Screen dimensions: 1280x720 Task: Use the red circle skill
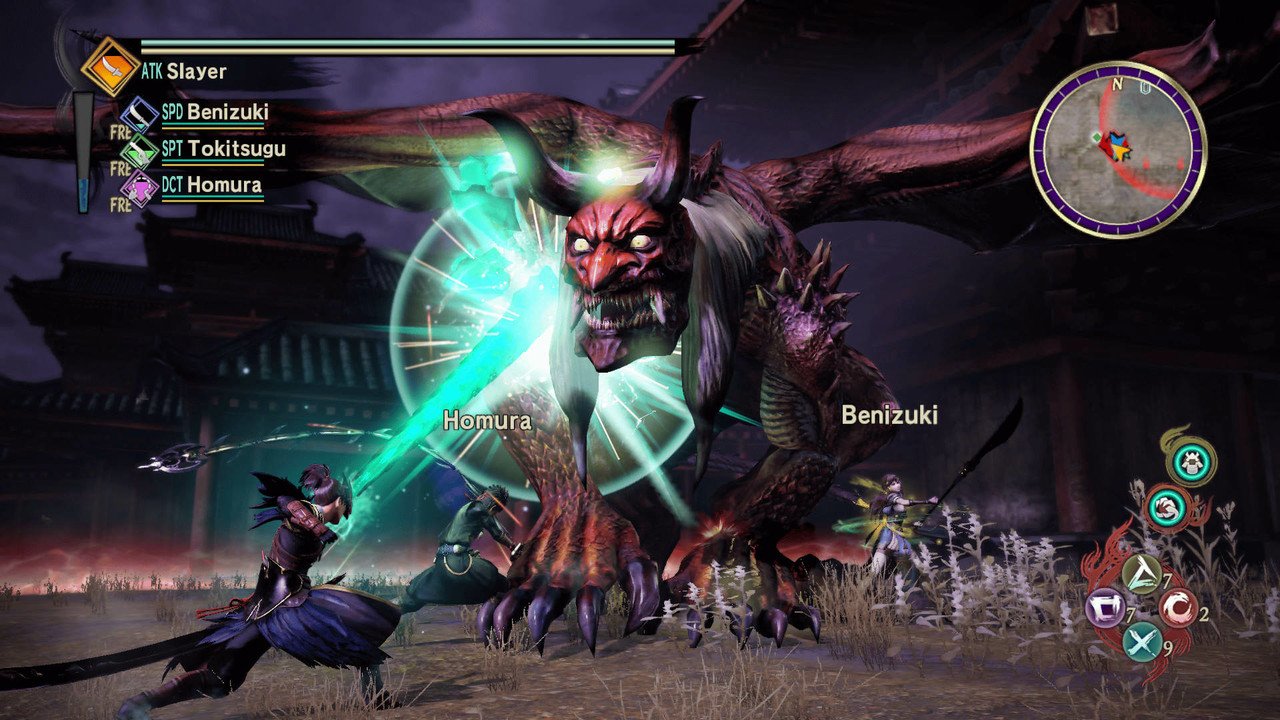pyautogui.click(x=1177, y=609)
